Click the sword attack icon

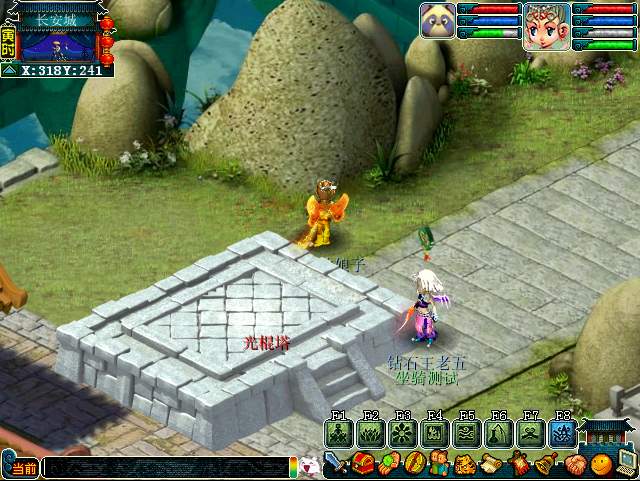coord(337,464)
